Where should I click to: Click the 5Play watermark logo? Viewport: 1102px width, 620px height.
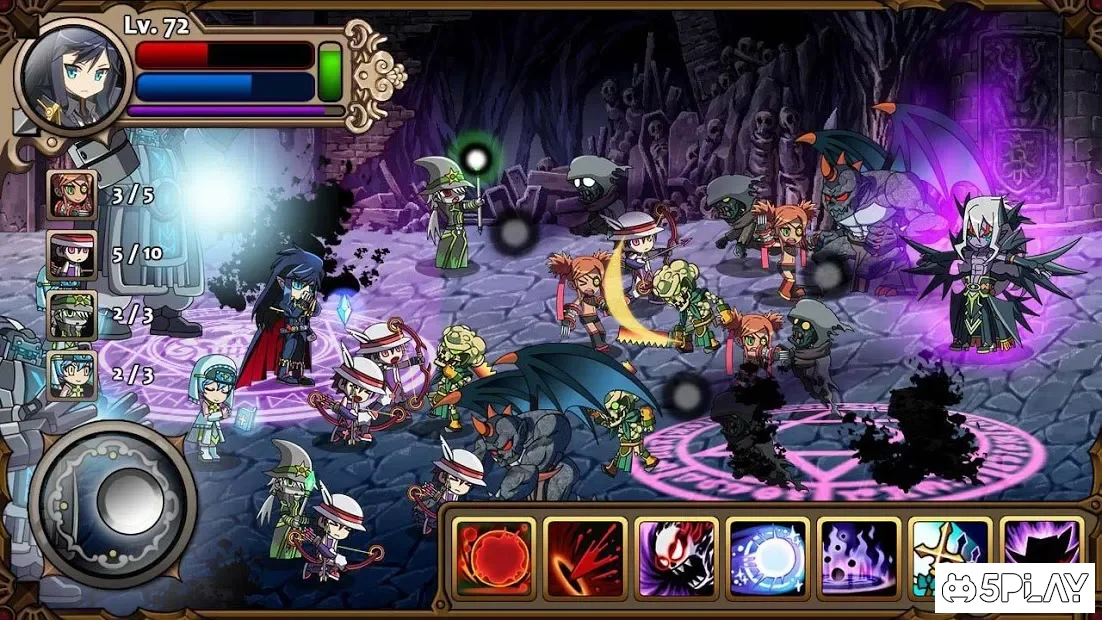(x=1016, y=589)
